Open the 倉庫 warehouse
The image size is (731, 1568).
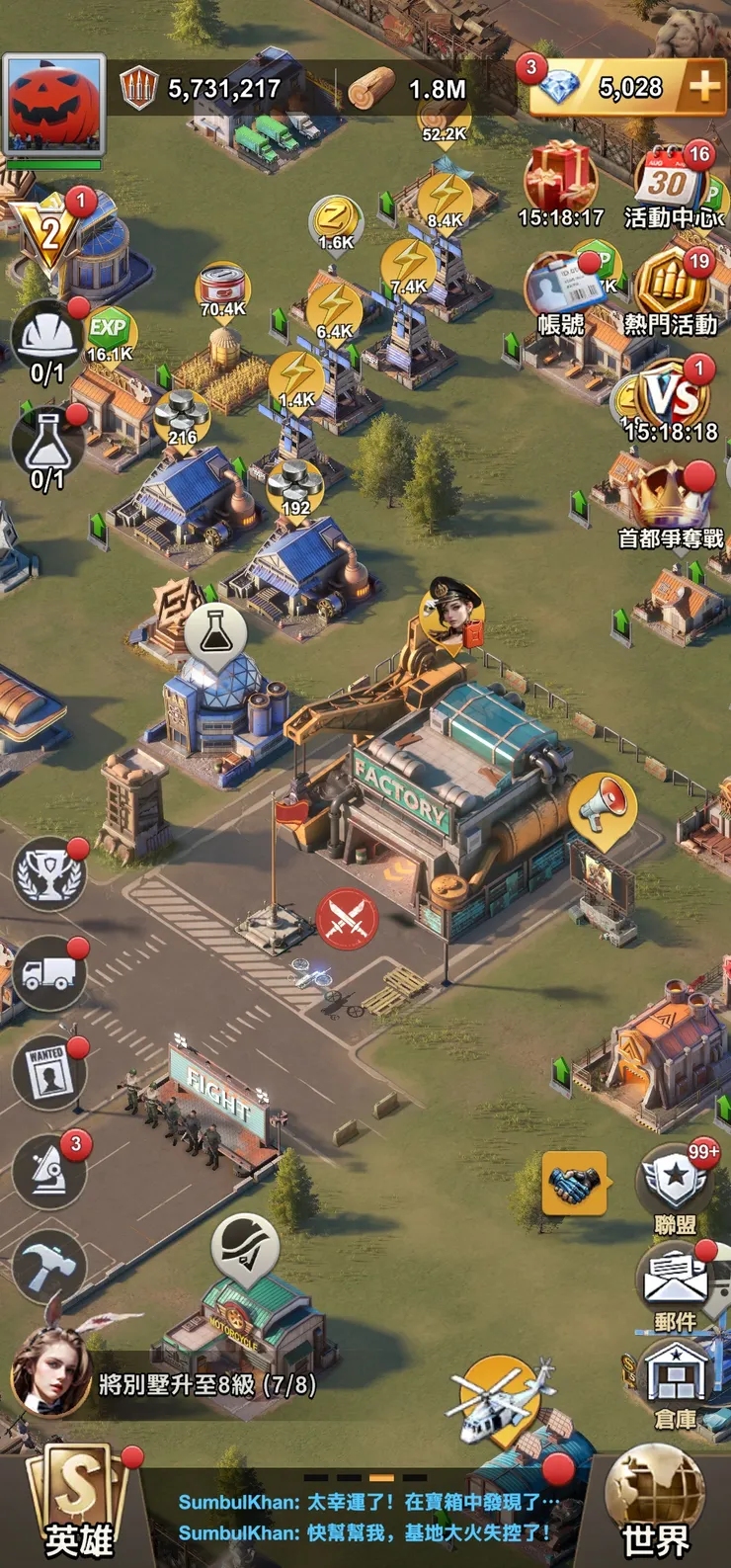676,1383
